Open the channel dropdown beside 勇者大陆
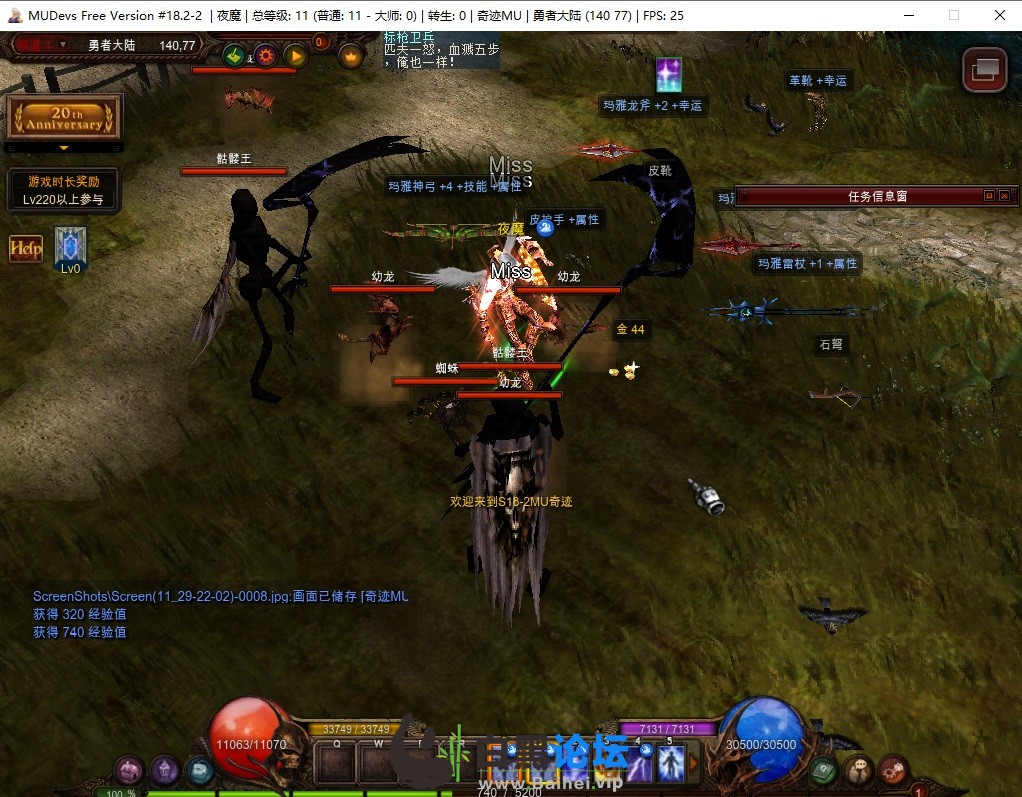The height and width of the screenshot is (797, 1022). 63,44
